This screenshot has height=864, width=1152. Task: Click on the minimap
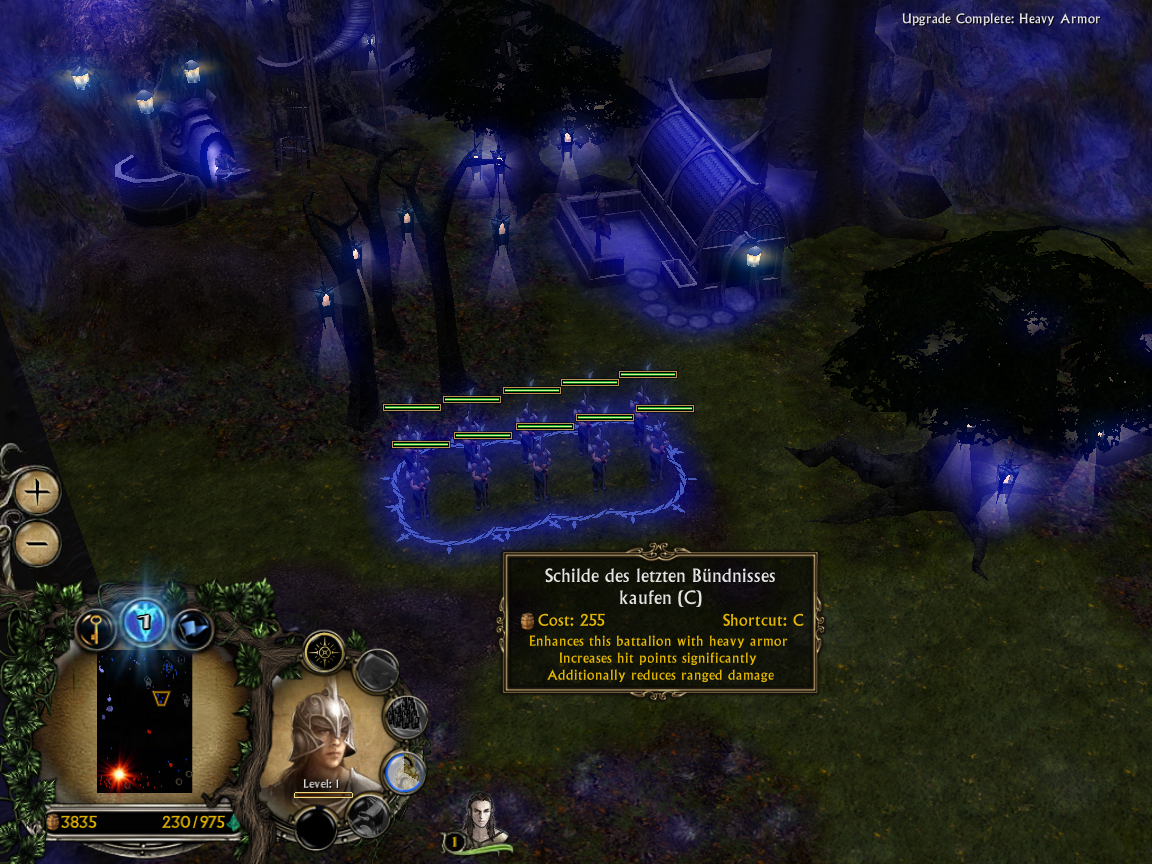[x=144, y=721]
